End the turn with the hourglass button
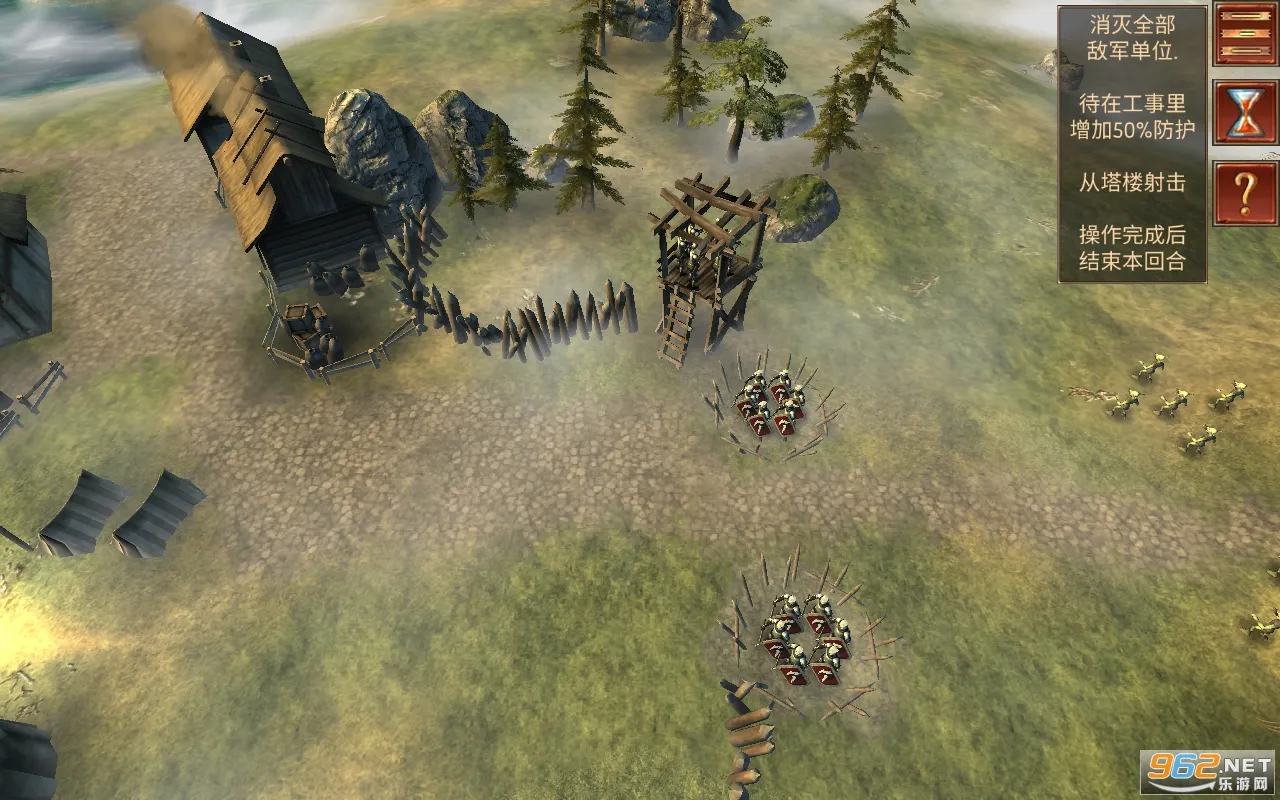Image resolution: width=1280 pixels, height=800 pixels. (x=1245, y=112)
